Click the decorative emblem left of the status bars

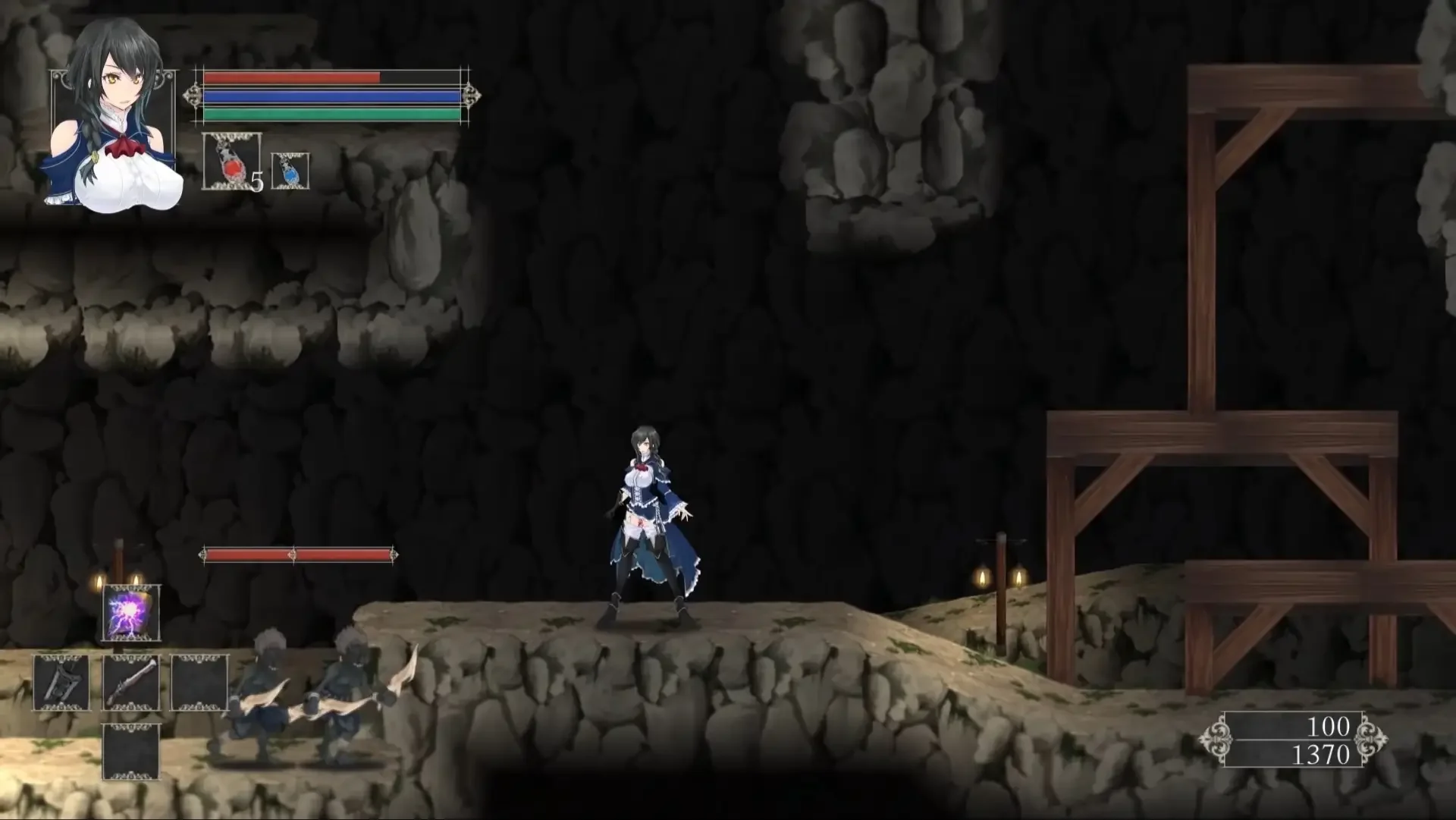(193, 95)
